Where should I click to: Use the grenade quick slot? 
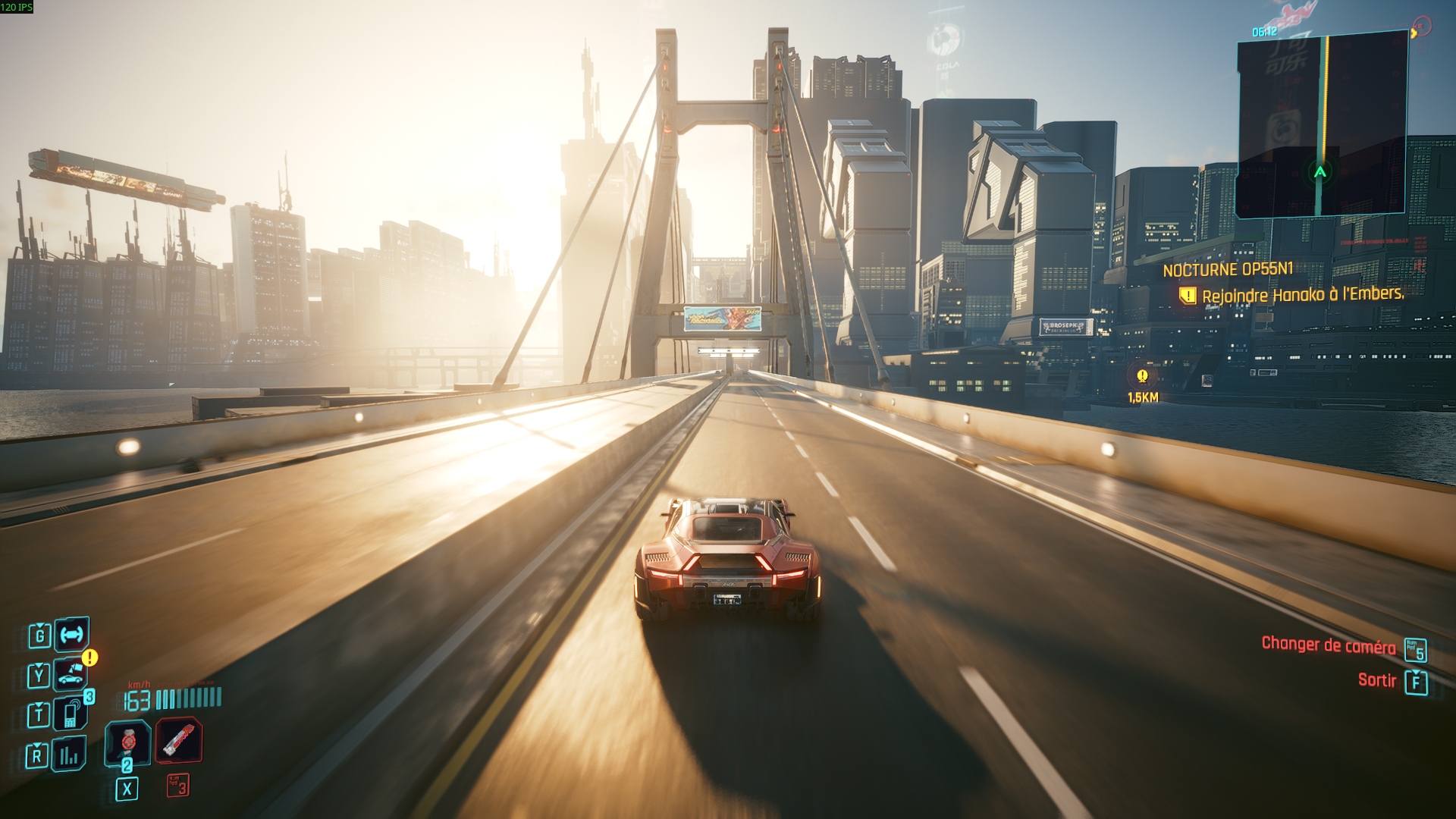tap(127, 741)
